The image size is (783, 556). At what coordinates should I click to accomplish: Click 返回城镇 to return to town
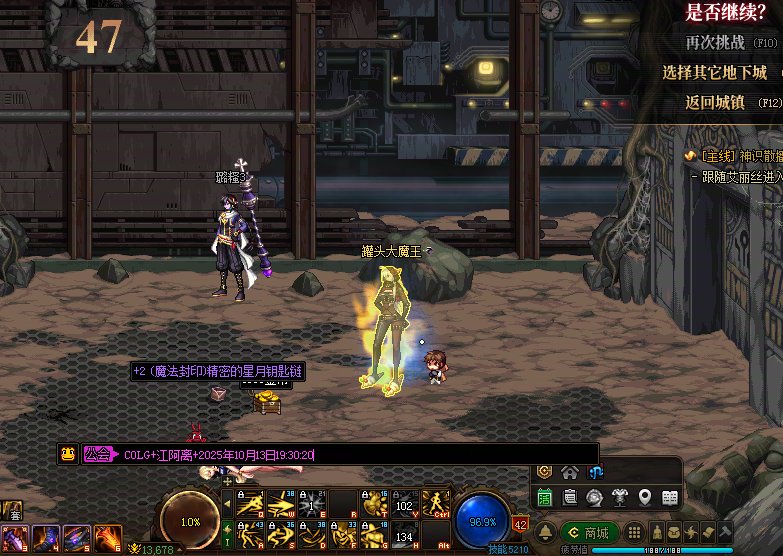click(x=715, y=102)
